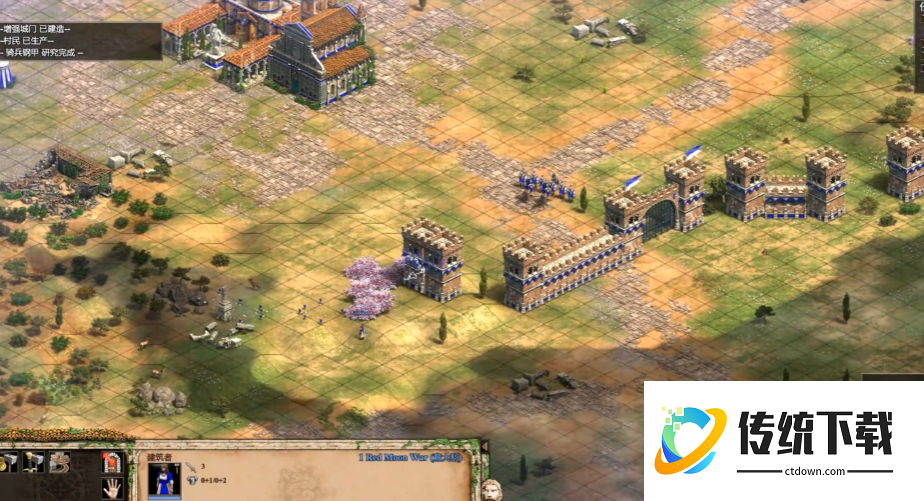924x501 pixels.
Task: Activate the open hand stop command
Action: tap(112, 488)
